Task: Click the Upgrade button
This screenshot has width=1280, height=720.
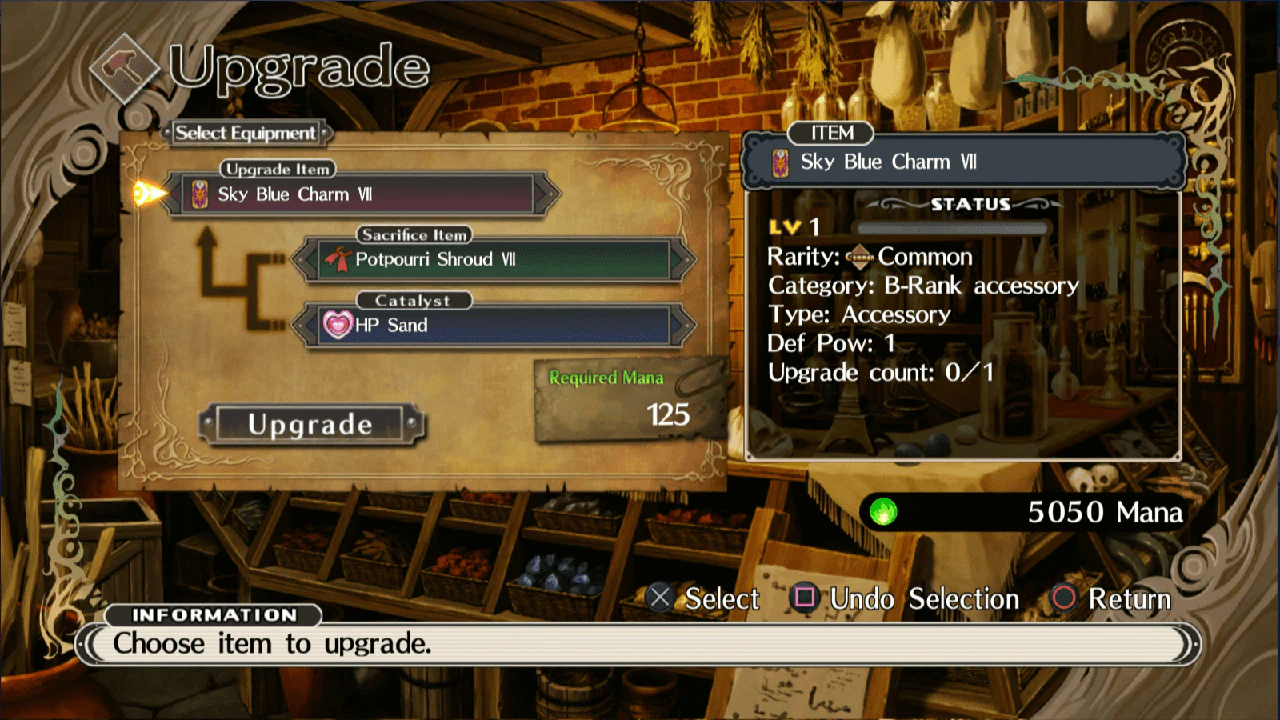Action: click(313, 424)
